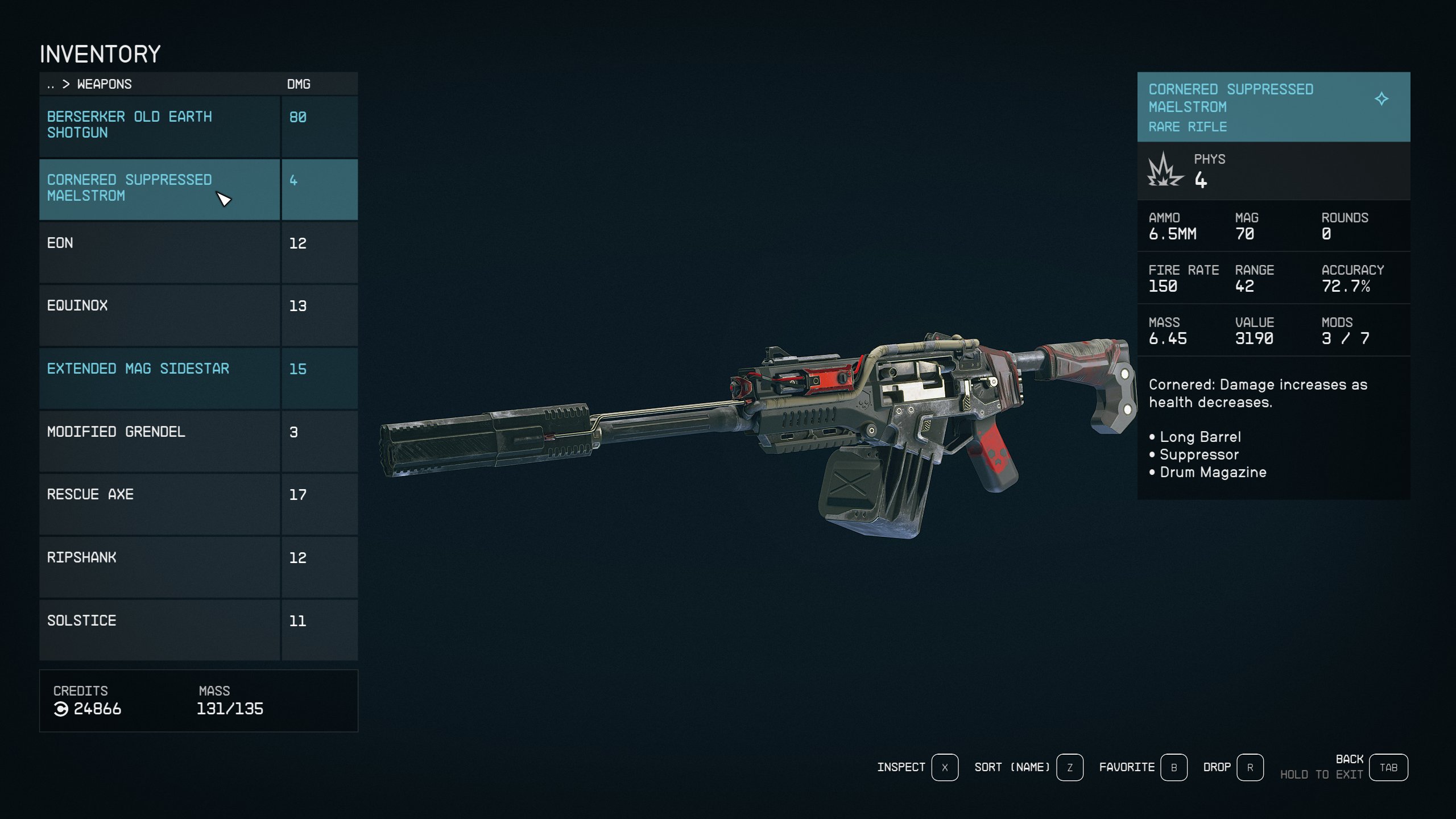
Task: Click the physical damage burst icon
Action: tap(1164, 170)
